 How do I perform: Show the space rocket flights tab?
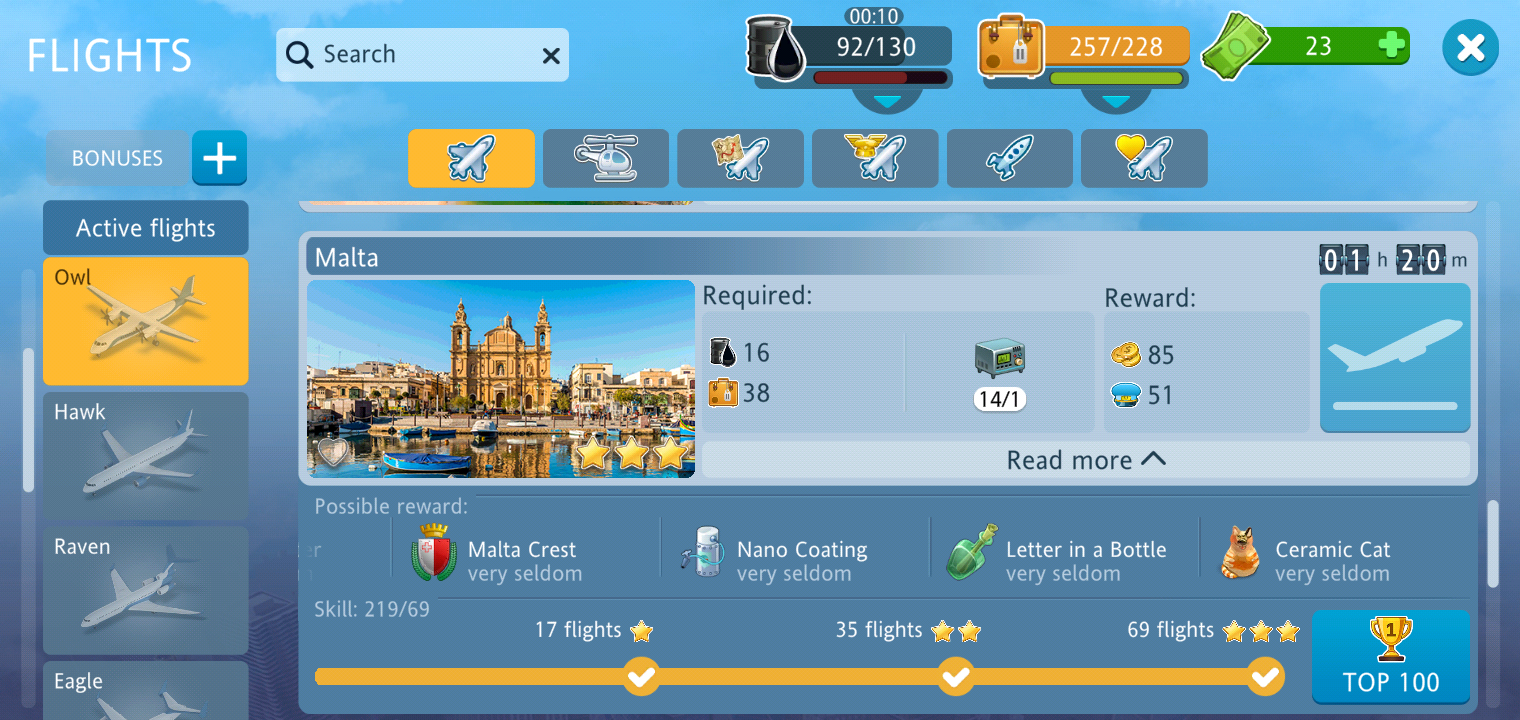1010,158
